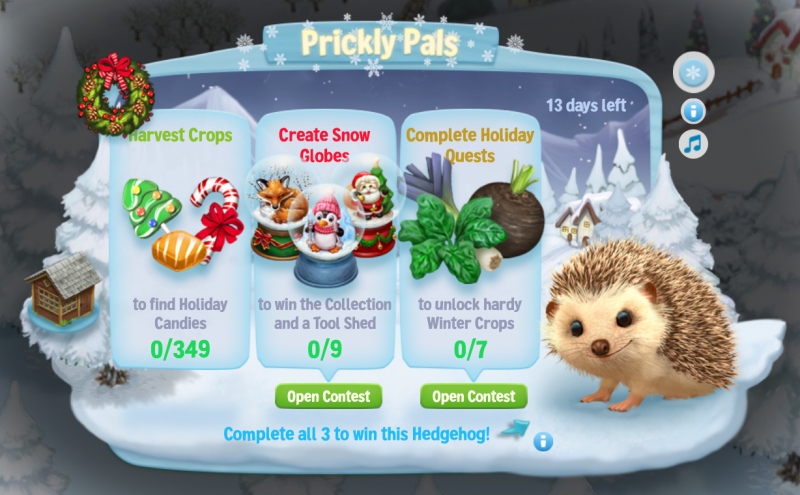Open the Holiday Quests contest
Screen dimensions: 800x495
[473, 396]
